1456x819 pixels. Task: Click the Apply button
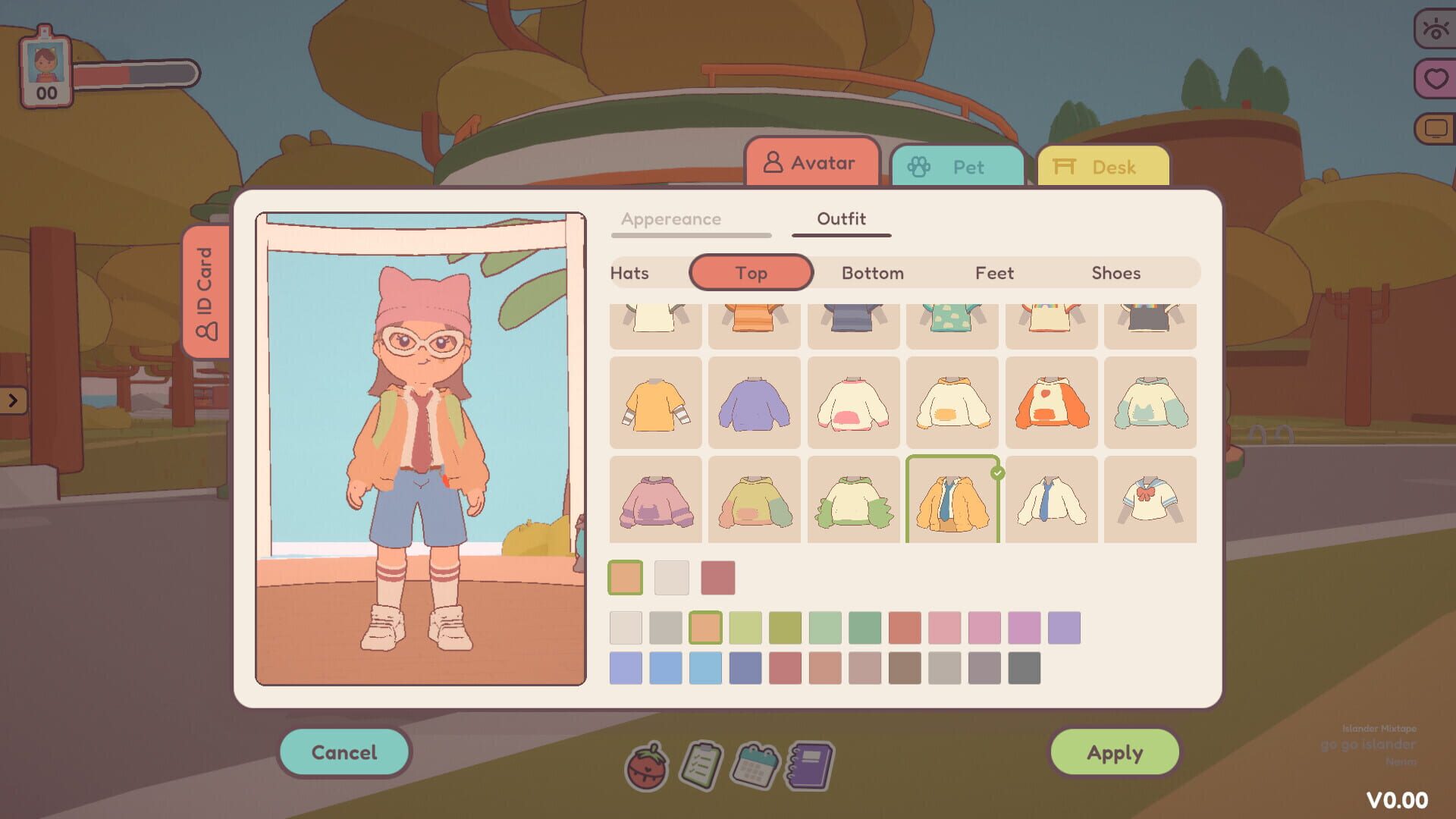(1115, 752)
